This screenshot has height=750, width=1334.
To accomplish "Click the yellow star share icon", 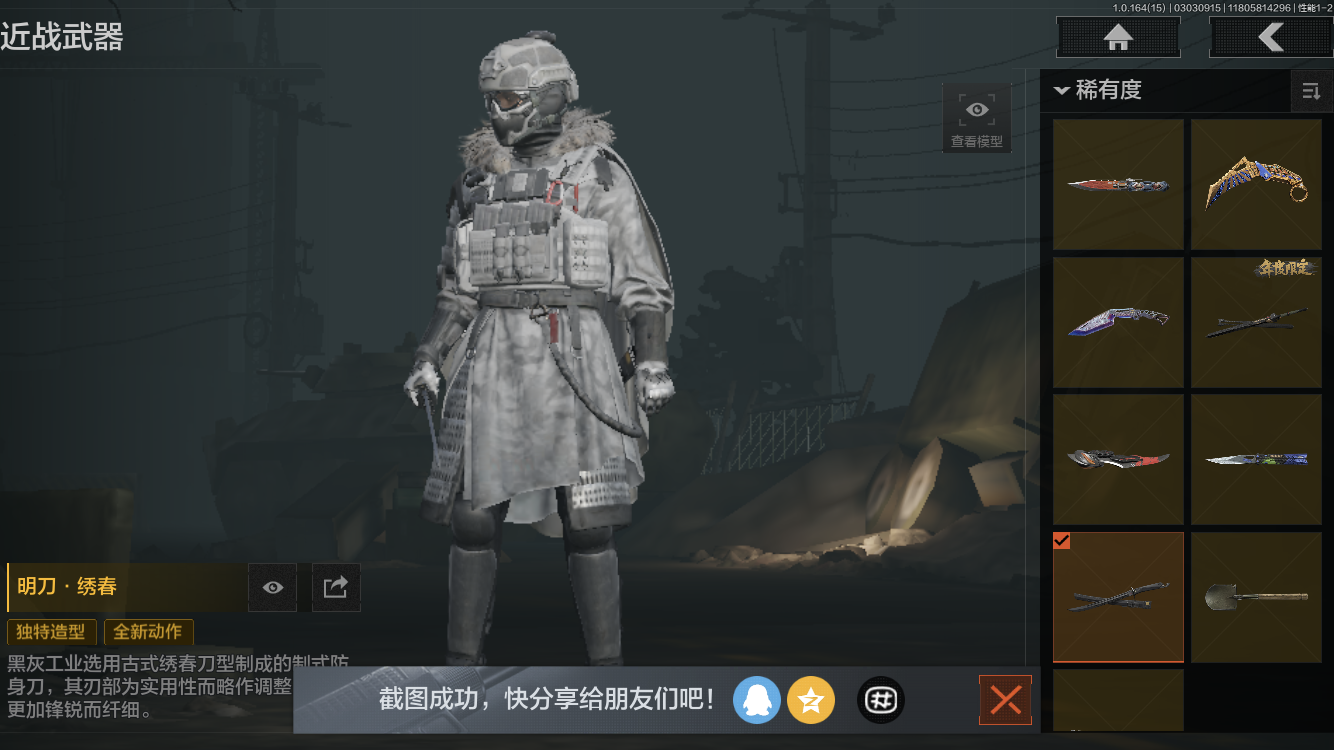I will (x=811, y=700).
